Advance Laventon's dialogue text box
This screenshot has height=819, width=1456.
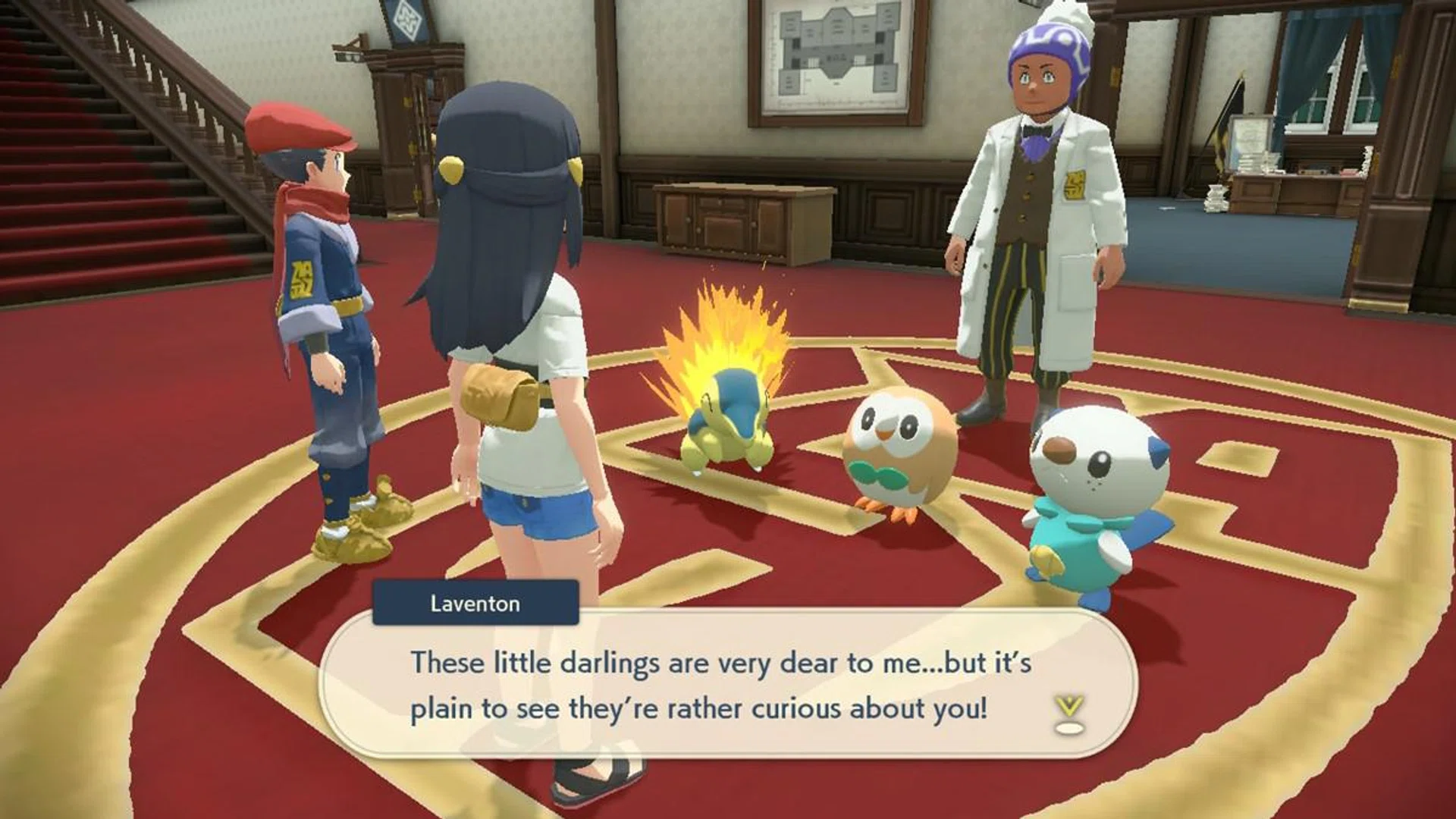tap(726, 685)
